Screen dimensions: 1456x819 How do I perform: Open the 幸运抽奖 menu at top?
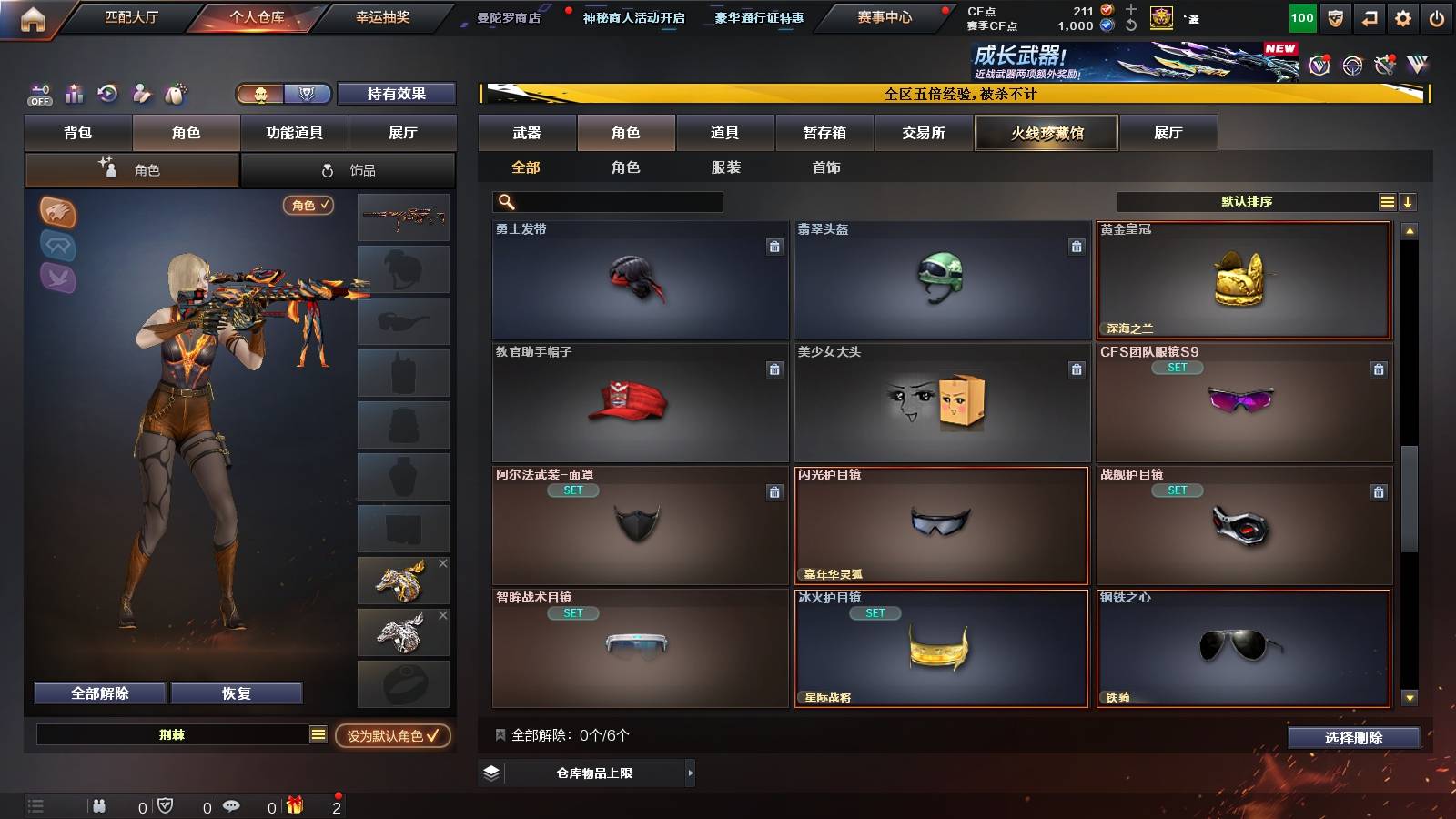click(382, 17)
